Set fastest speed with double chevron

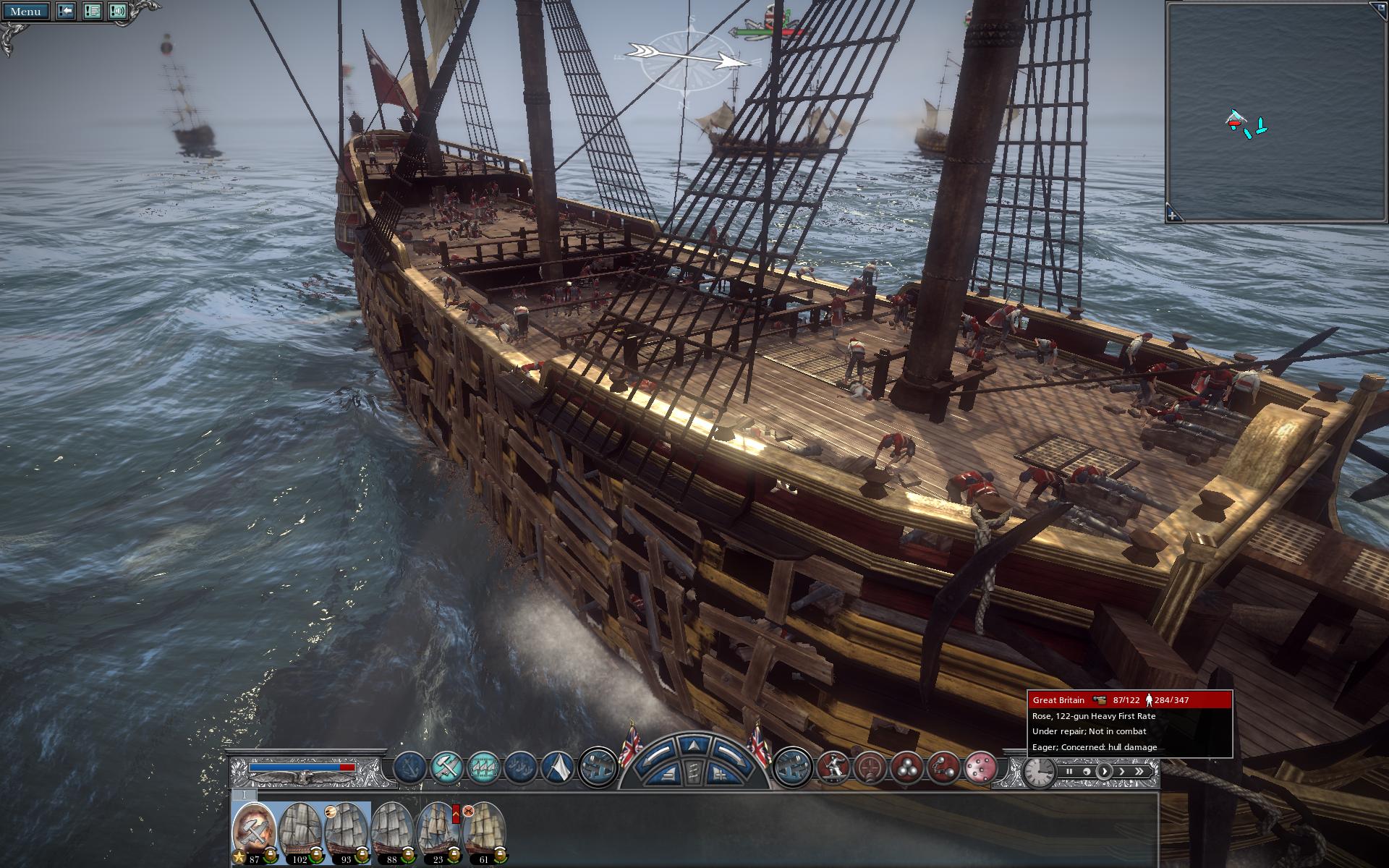pyautogui.click(x=1139, y=772)
